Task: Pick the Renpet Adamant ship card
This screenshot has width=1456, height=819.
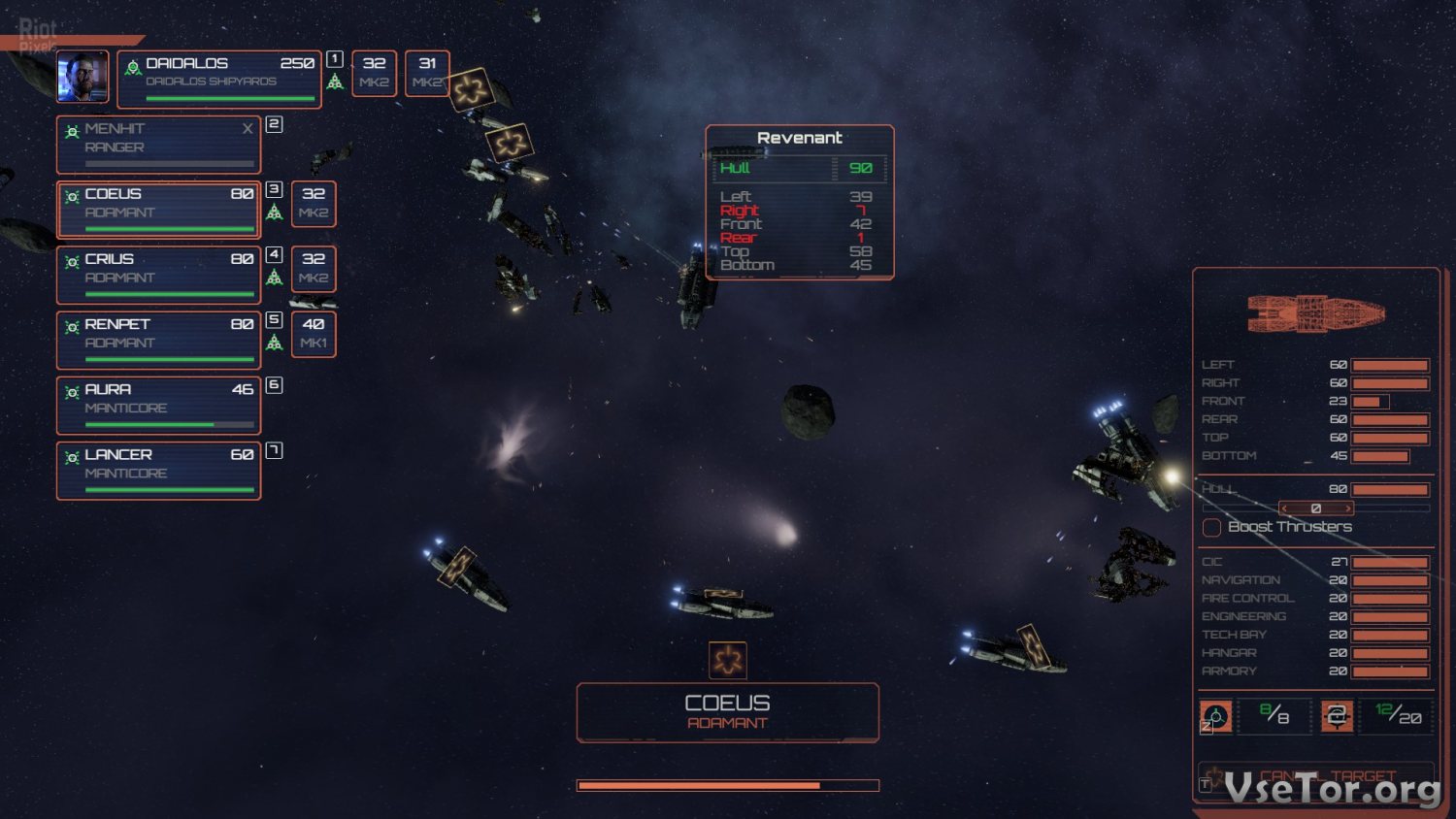Action: (x=159, y=340)
